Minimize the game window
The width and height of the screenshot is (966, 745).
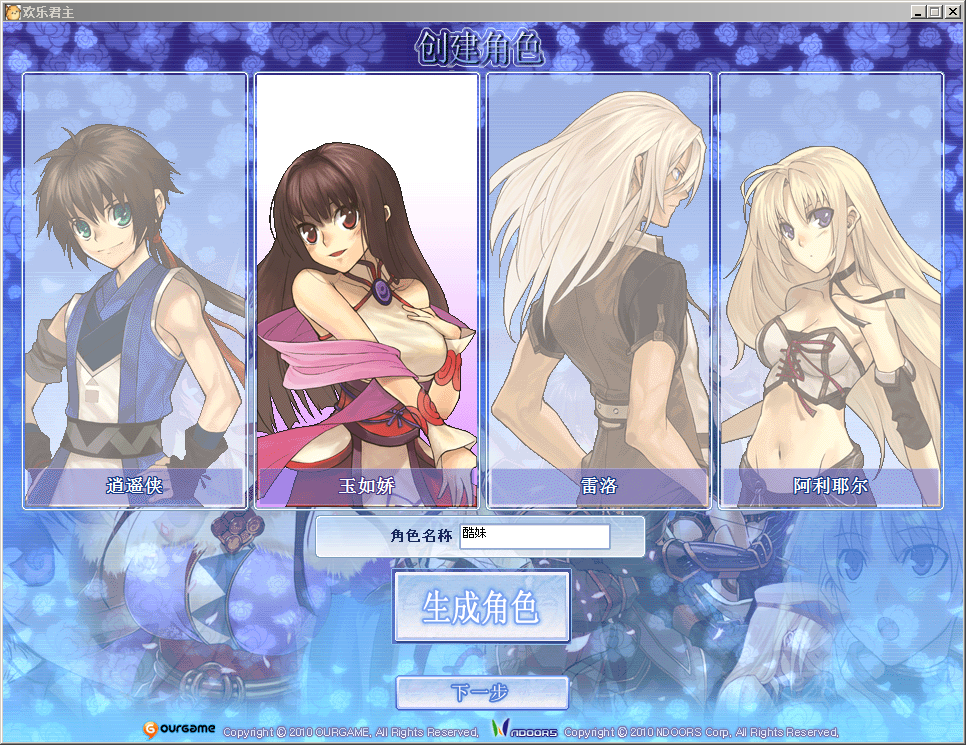pyautogui.click(x=919, y=12)
